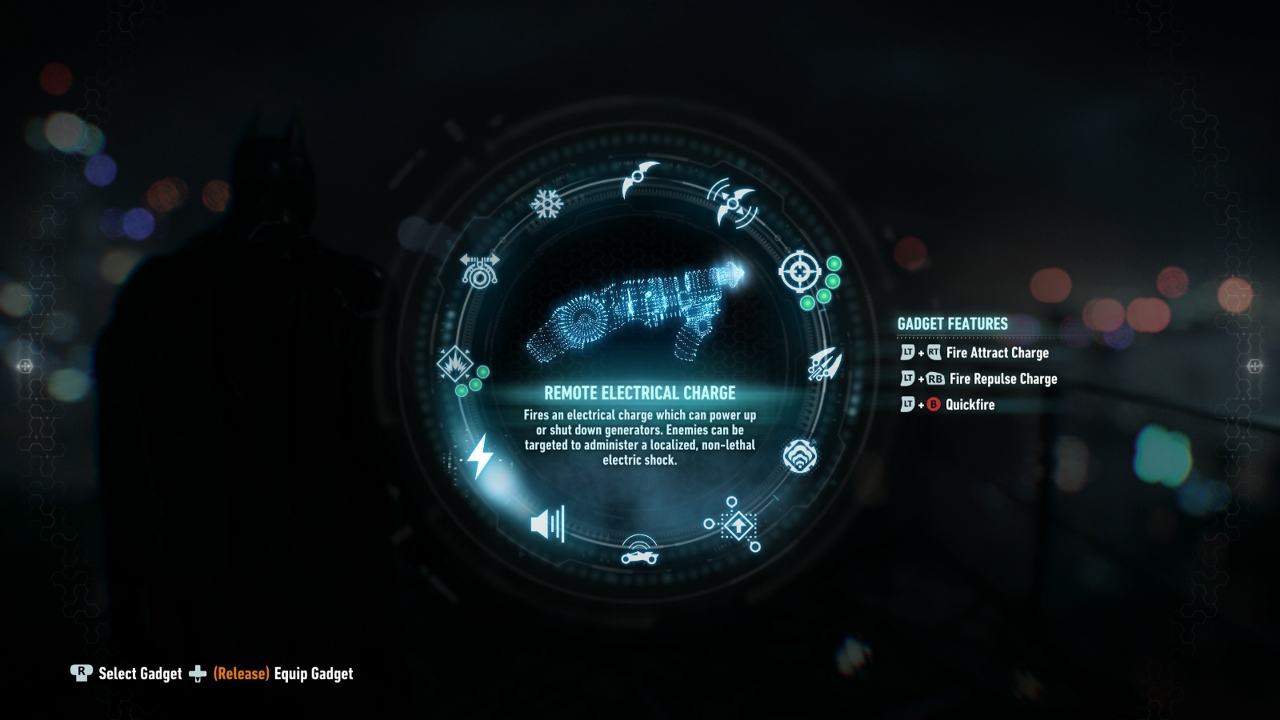Click the Remote Electrical Charge lightning bolt icon
Viewport: 1280px width, 720px height.
point(481,455)
